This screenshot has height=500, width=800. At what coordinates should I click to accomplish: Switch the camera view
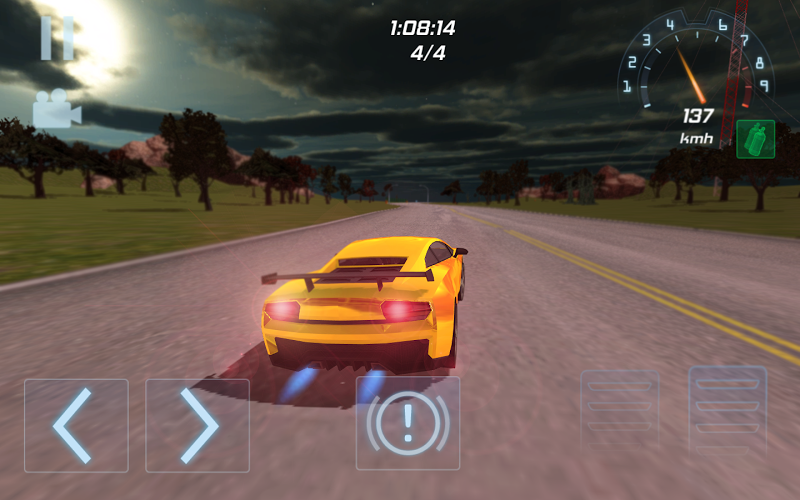pyautogui.click(x=57, y=109)
